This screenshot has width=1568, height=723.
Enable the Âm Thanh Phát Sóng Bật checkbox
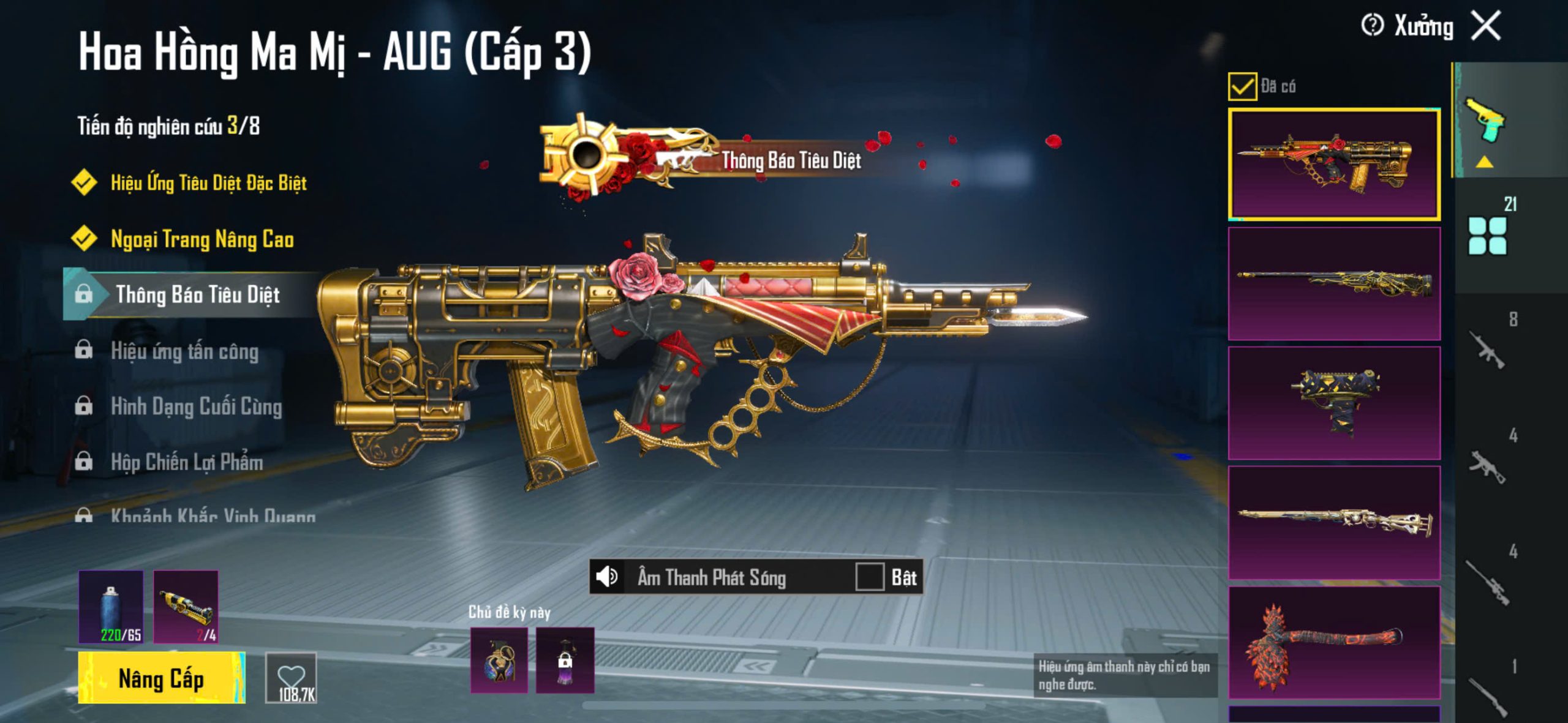click(x=870, y=577)
